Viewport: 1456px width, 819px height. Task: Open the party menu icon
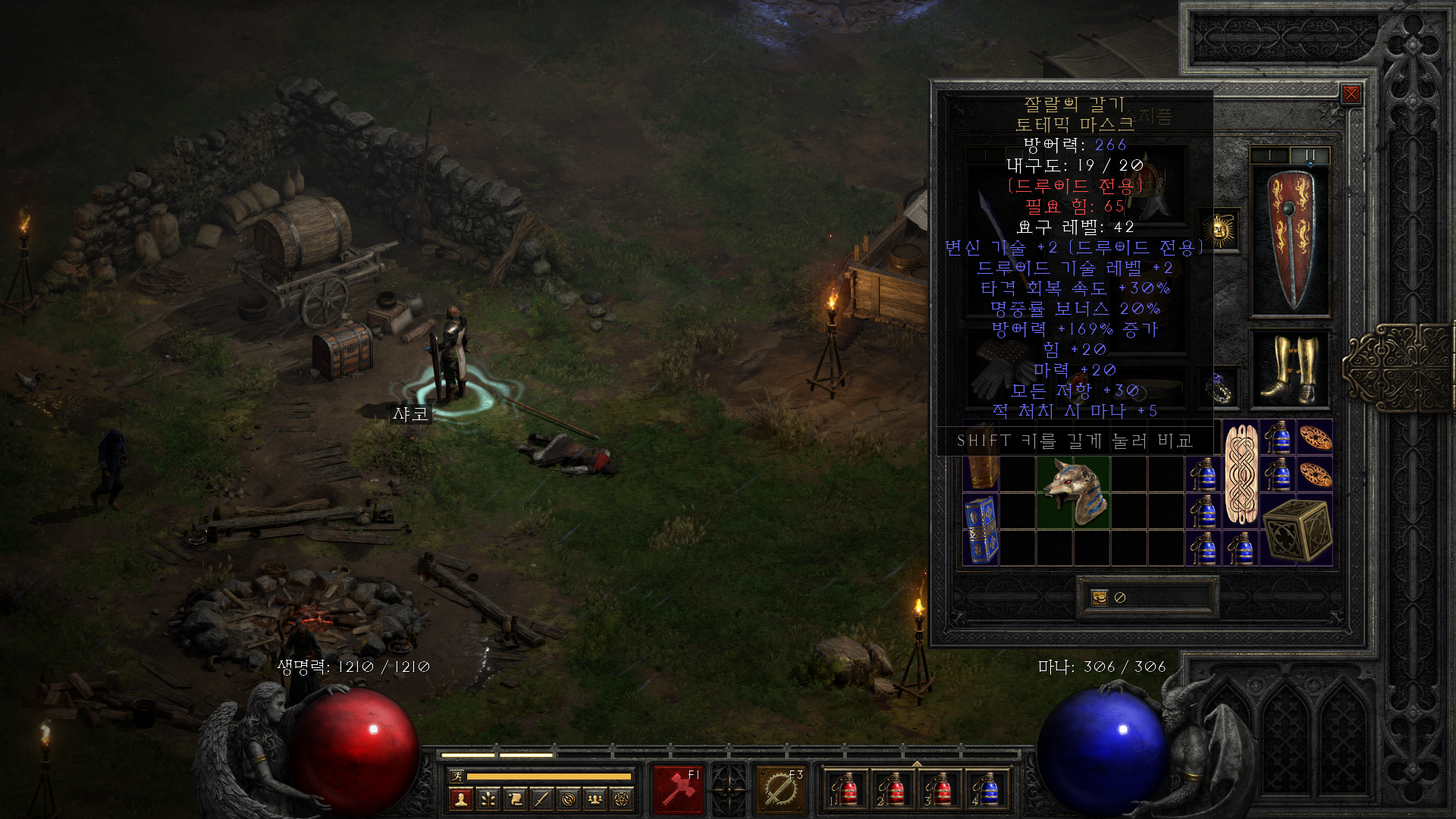[595, 799]
